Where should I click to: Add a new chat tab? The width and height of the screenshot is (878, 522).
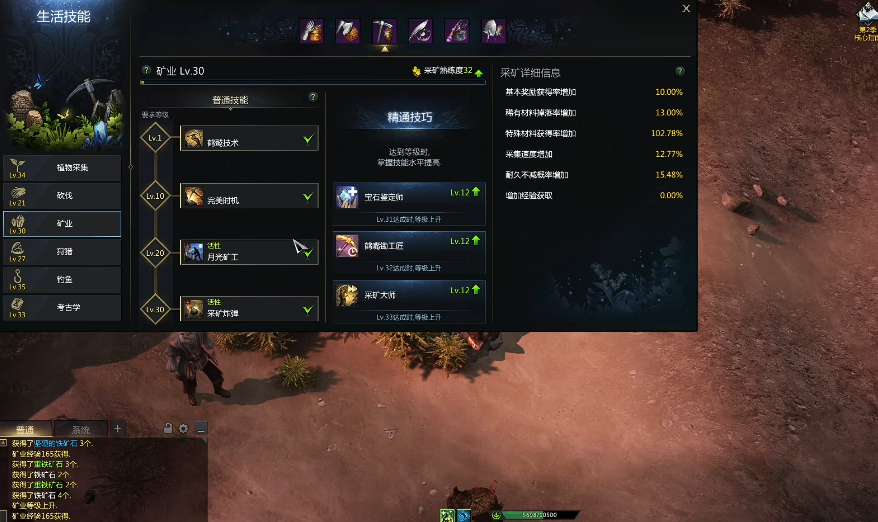coord(117,429)
